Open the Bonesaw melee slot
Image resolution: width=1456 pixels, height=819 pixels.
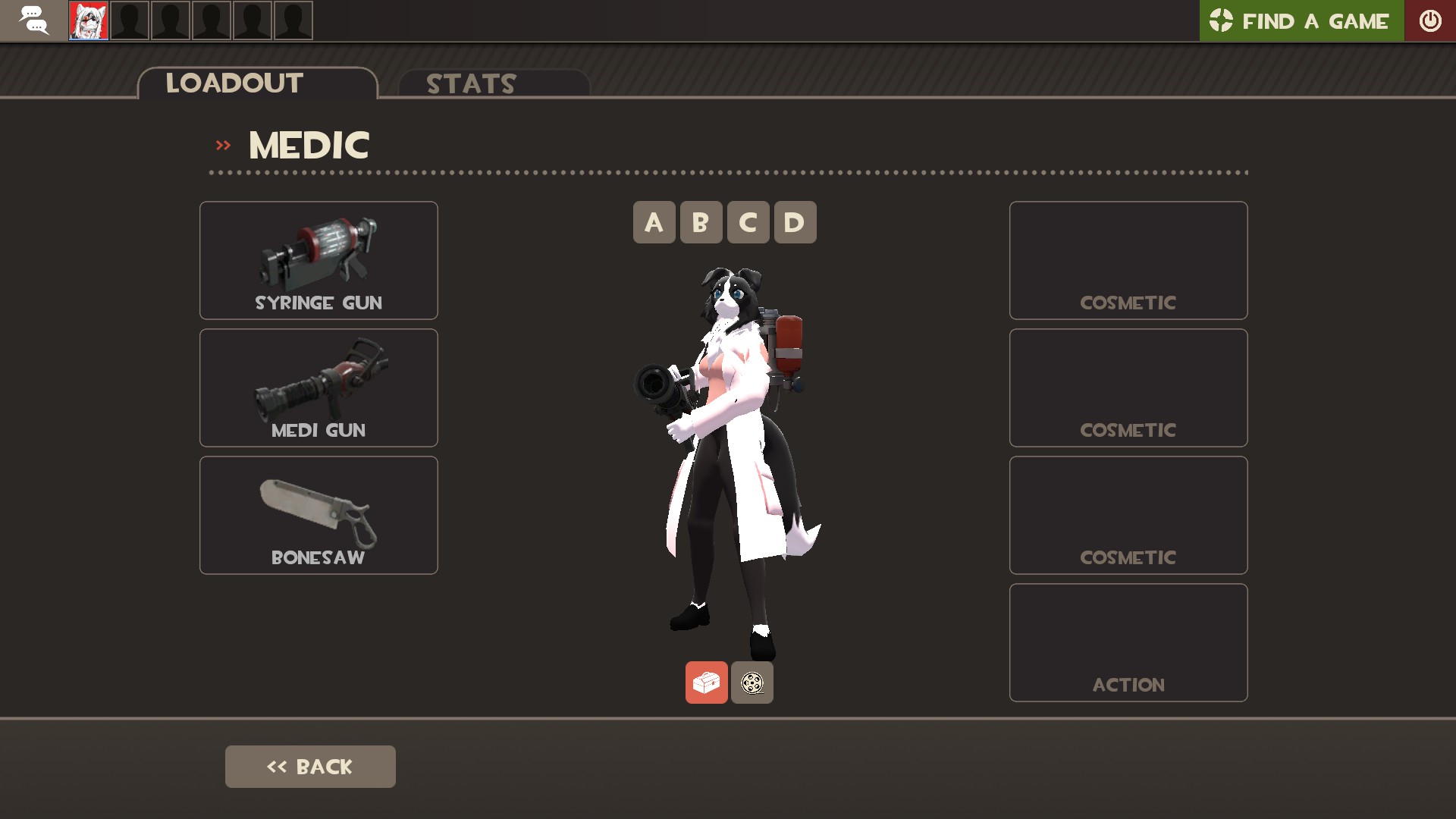pos(318,515)
